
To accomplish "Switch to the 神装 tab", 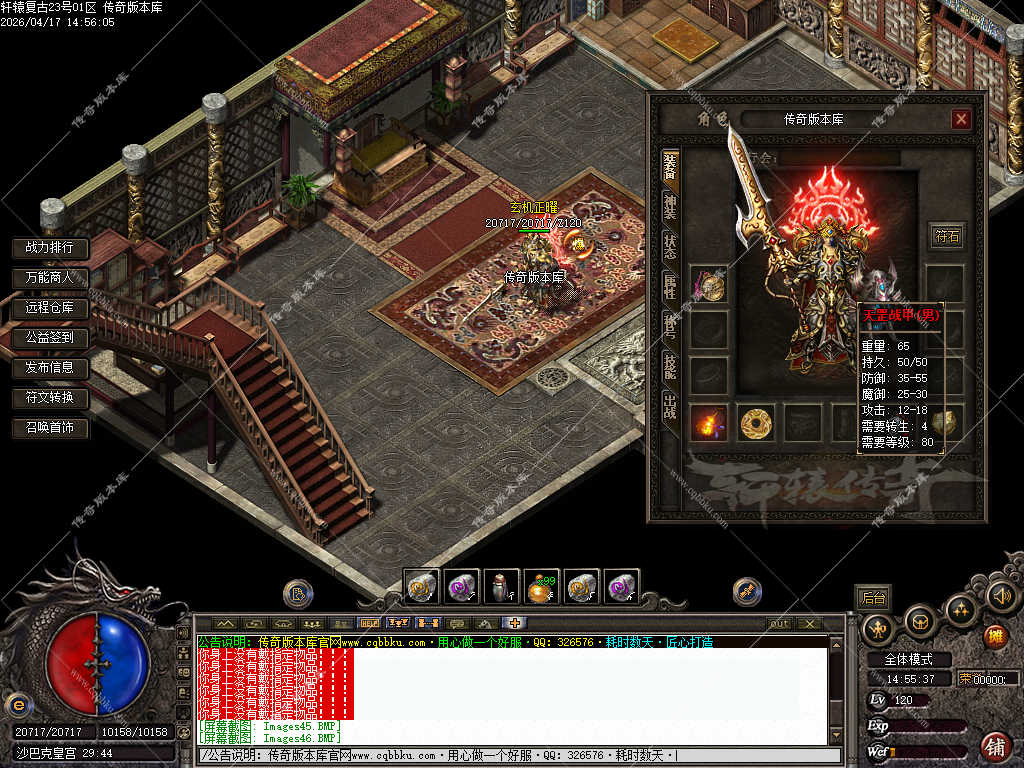I will click(670, 205).
